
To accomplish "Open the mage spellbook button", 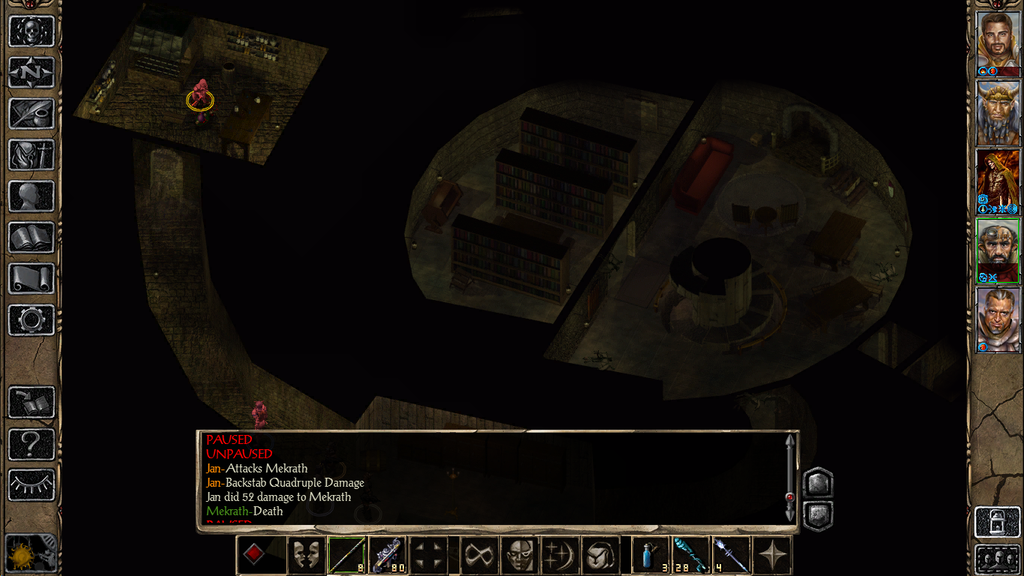I will click(x=31, y=237).
